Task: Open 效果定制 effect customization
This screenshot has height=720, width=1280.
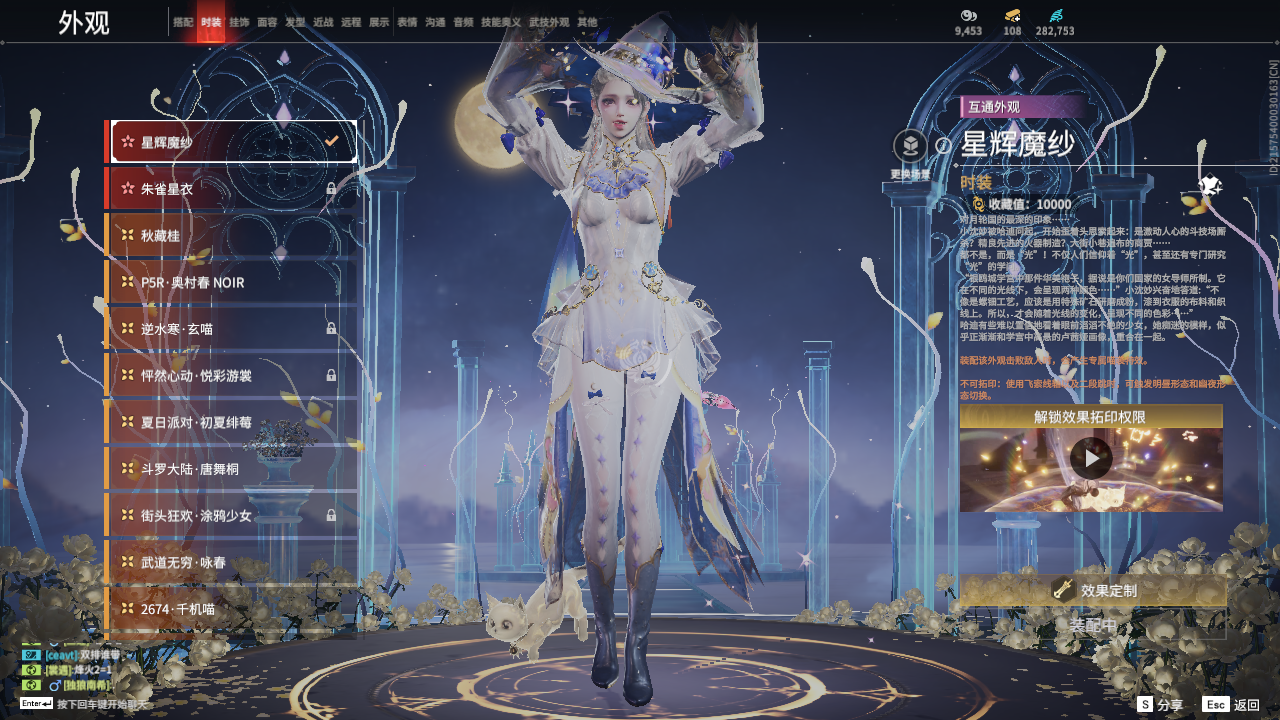Action: 1092,591
